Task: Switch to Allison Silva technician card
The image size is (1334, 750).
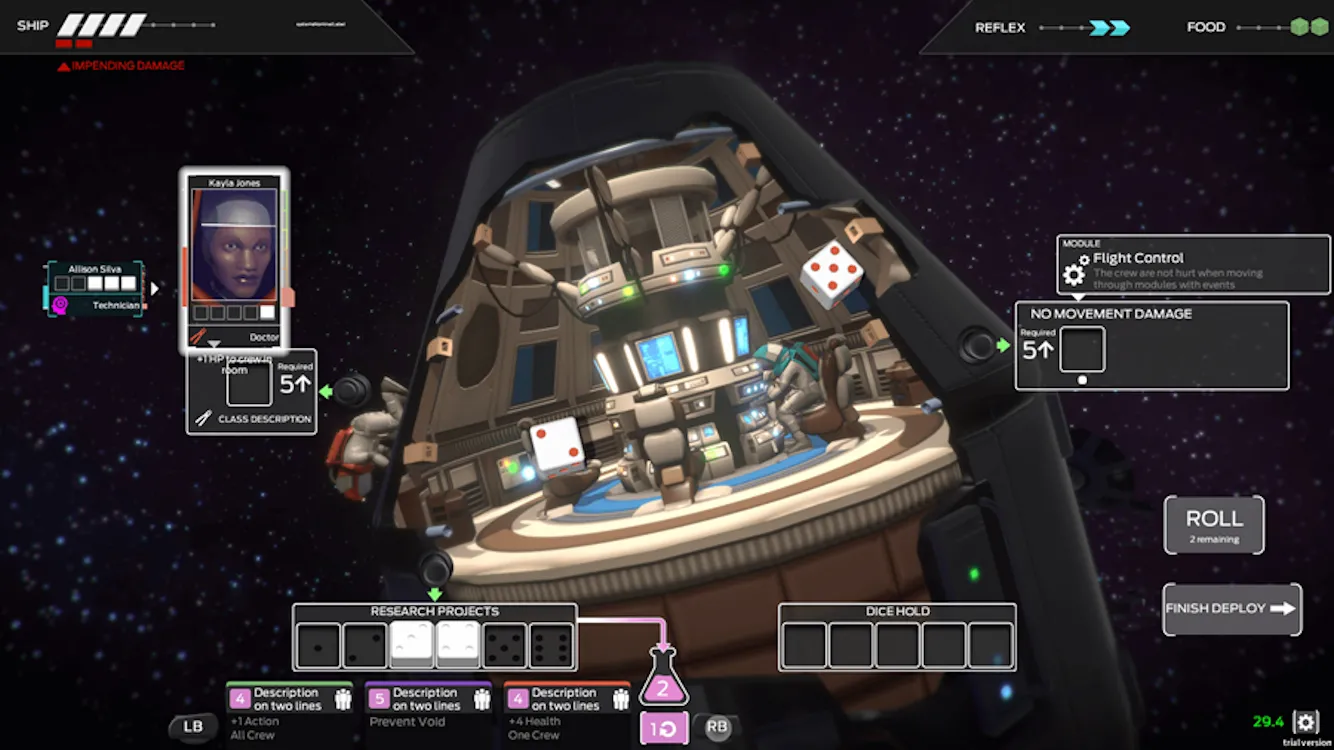Action: (96, 289)
